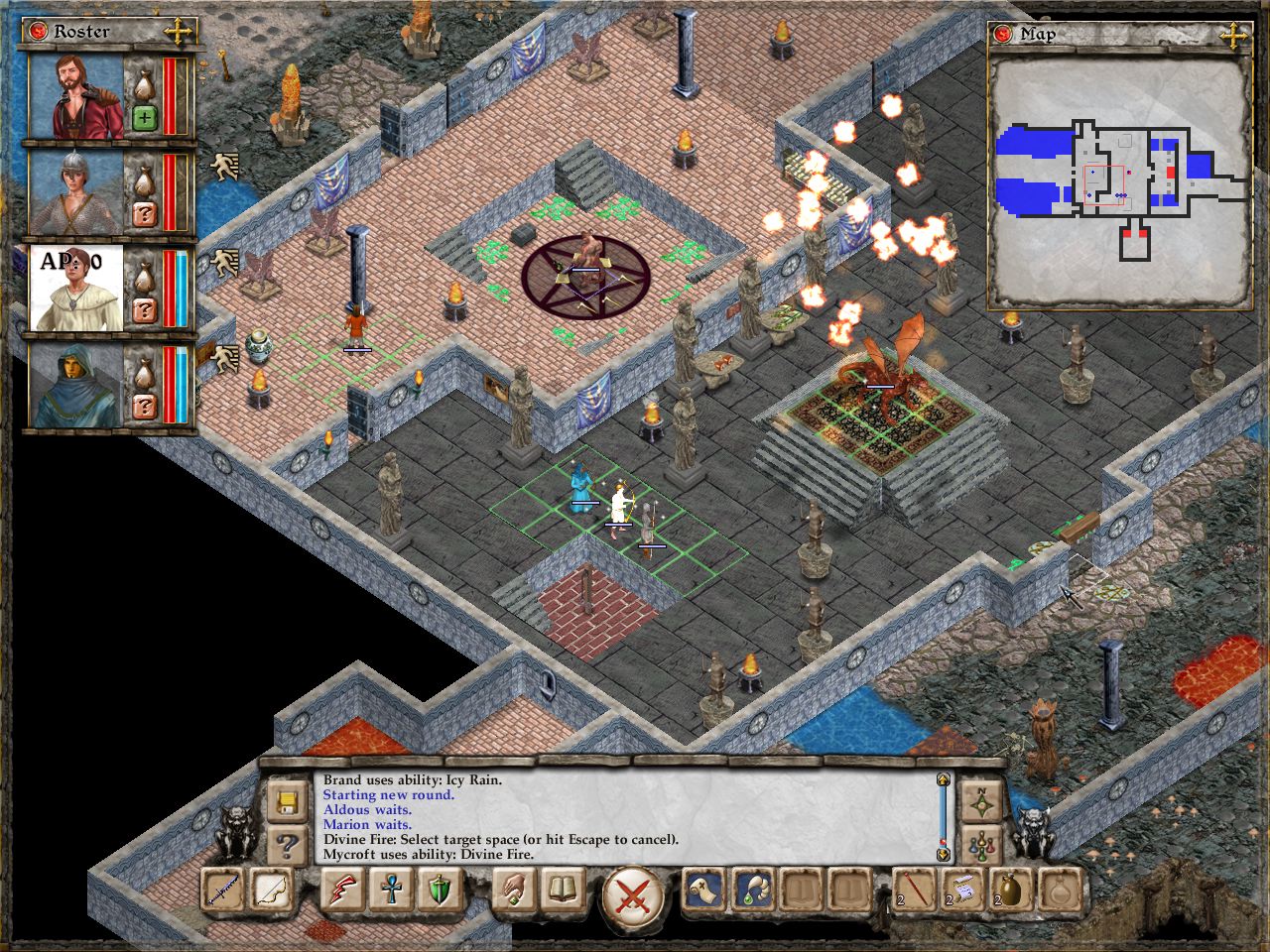The width and height of the screenshot is (1270, 952).
Task: Choose the helmeted woman's roster portrait
Action: coord(75,192)
